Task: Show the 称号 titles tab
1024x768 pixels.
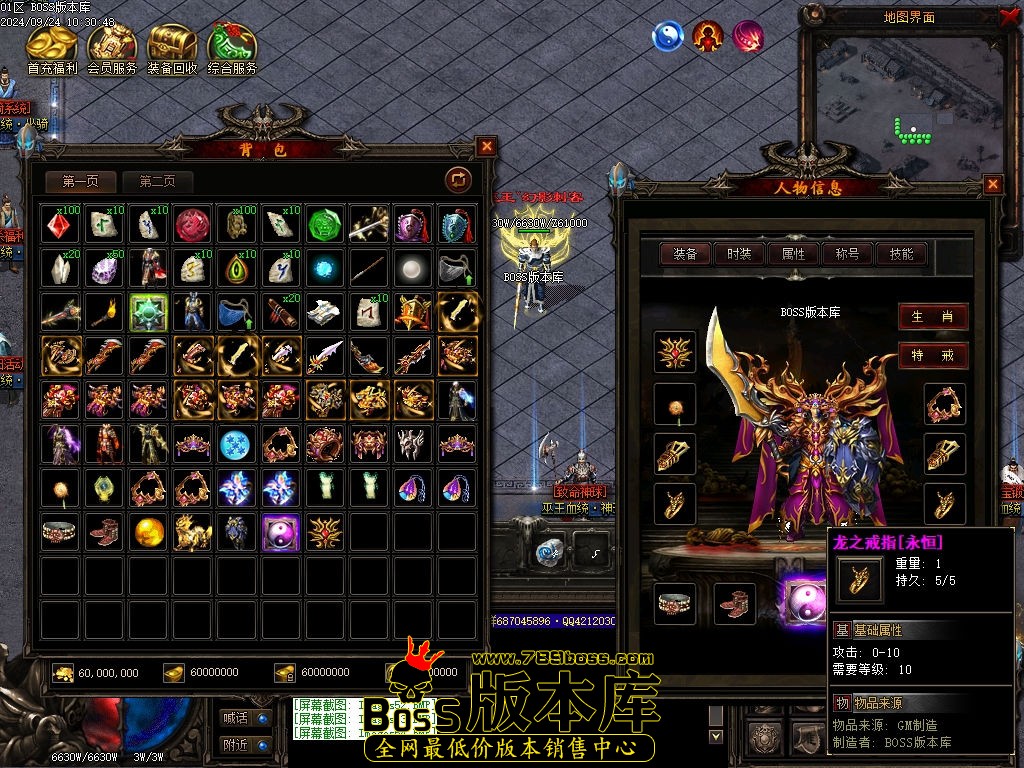Action: pyautogui.click(x=848, y=254)
